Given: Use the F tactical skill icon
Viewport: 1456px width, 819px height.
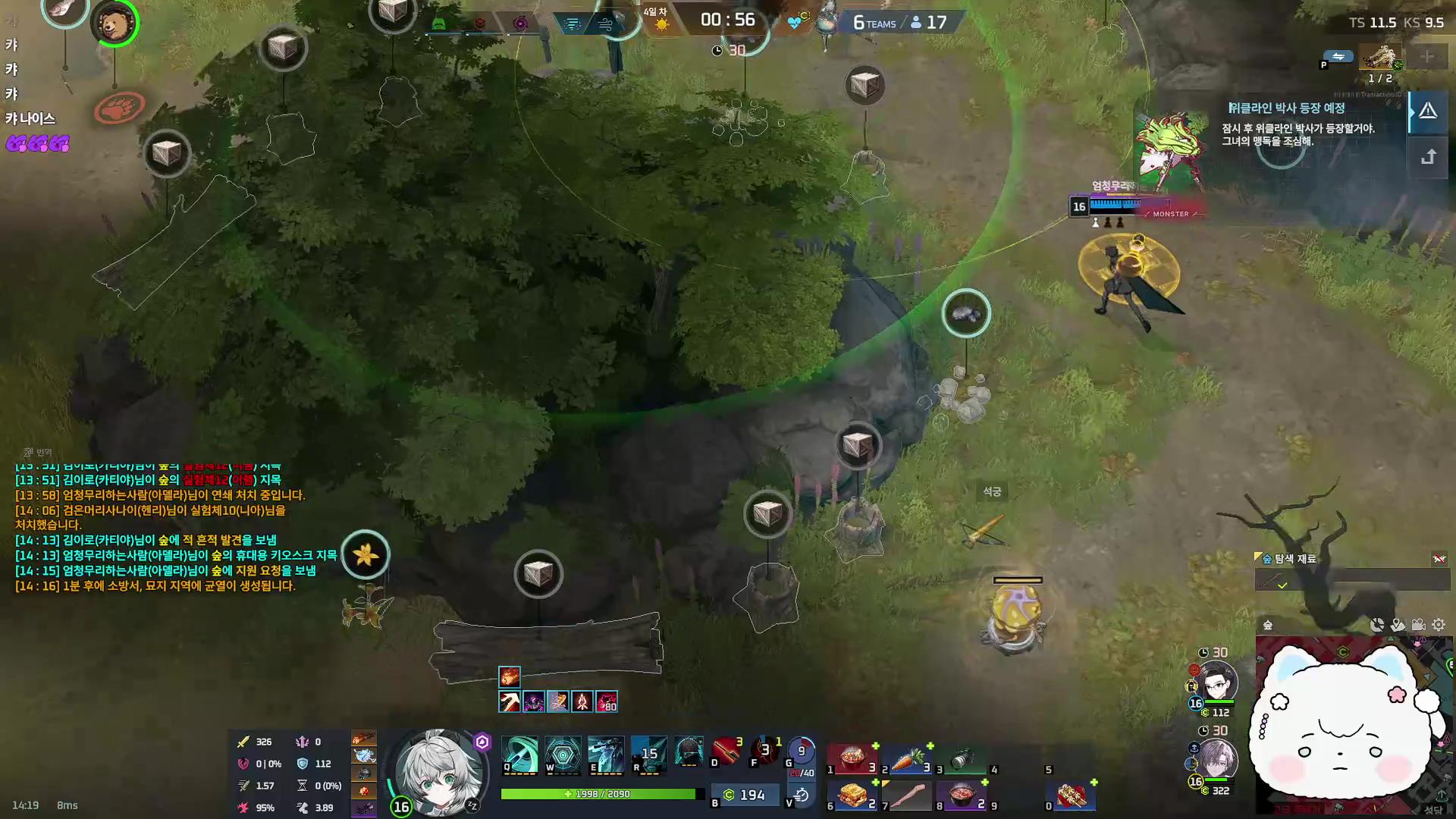Looking at the screenshot, I should (x=765, y=751).
